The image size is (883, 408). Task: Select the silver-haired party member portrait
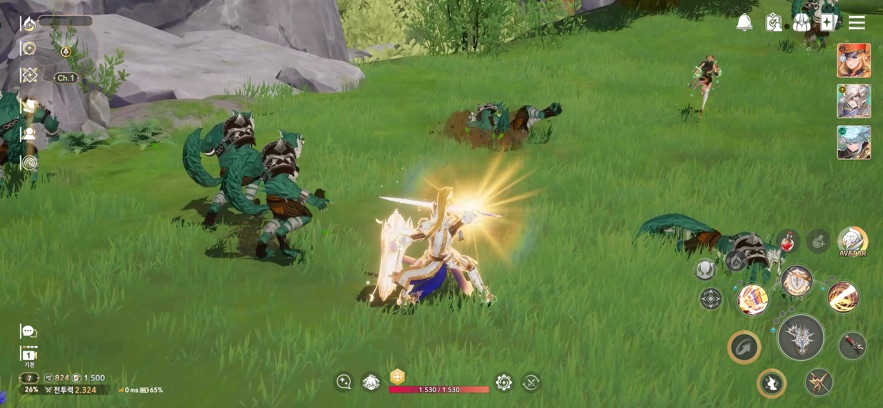coord(853,101)
